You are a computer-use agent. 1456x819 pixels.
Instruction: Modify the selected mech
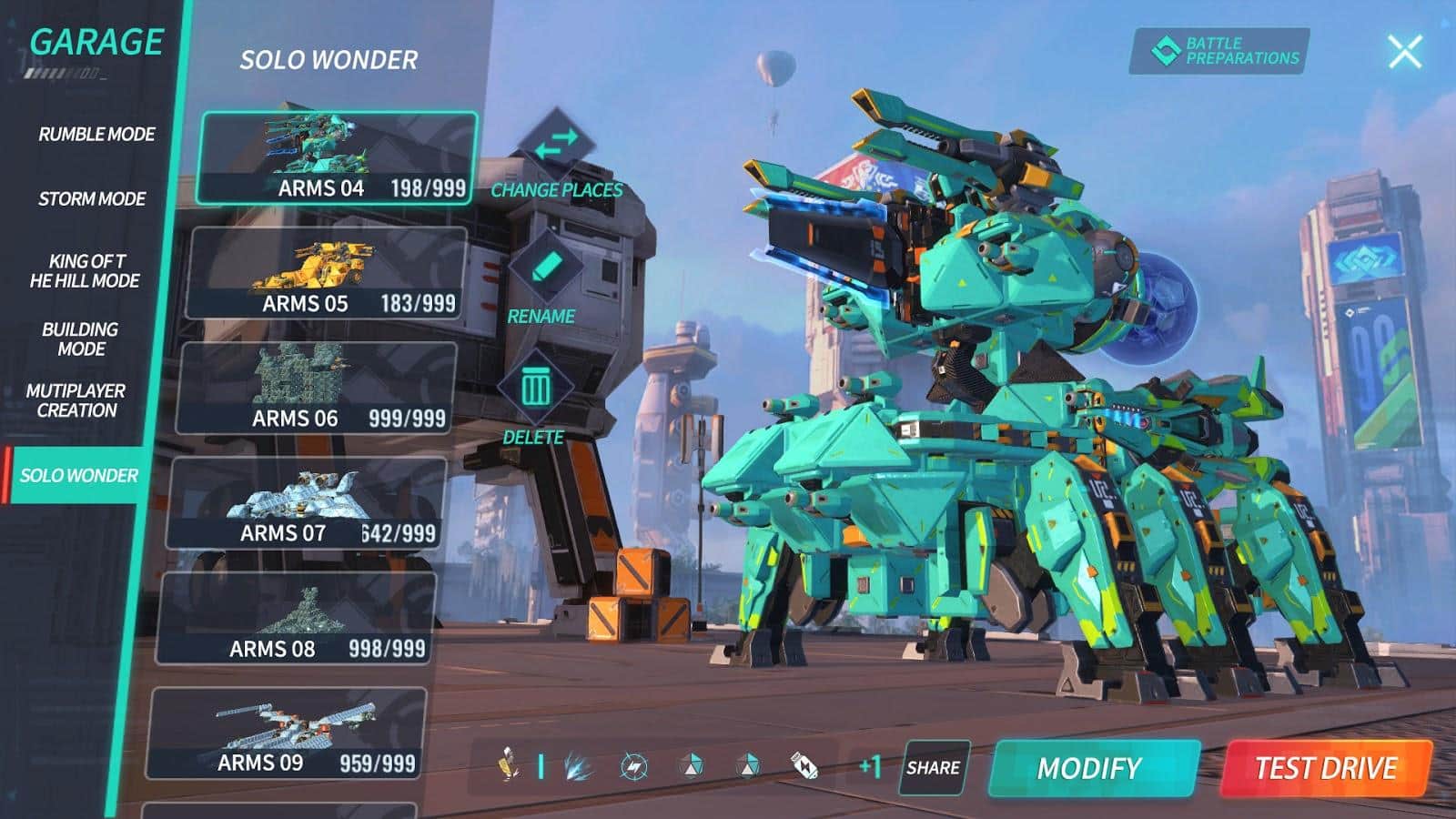pyautogui.click(x=1092, y=769)
